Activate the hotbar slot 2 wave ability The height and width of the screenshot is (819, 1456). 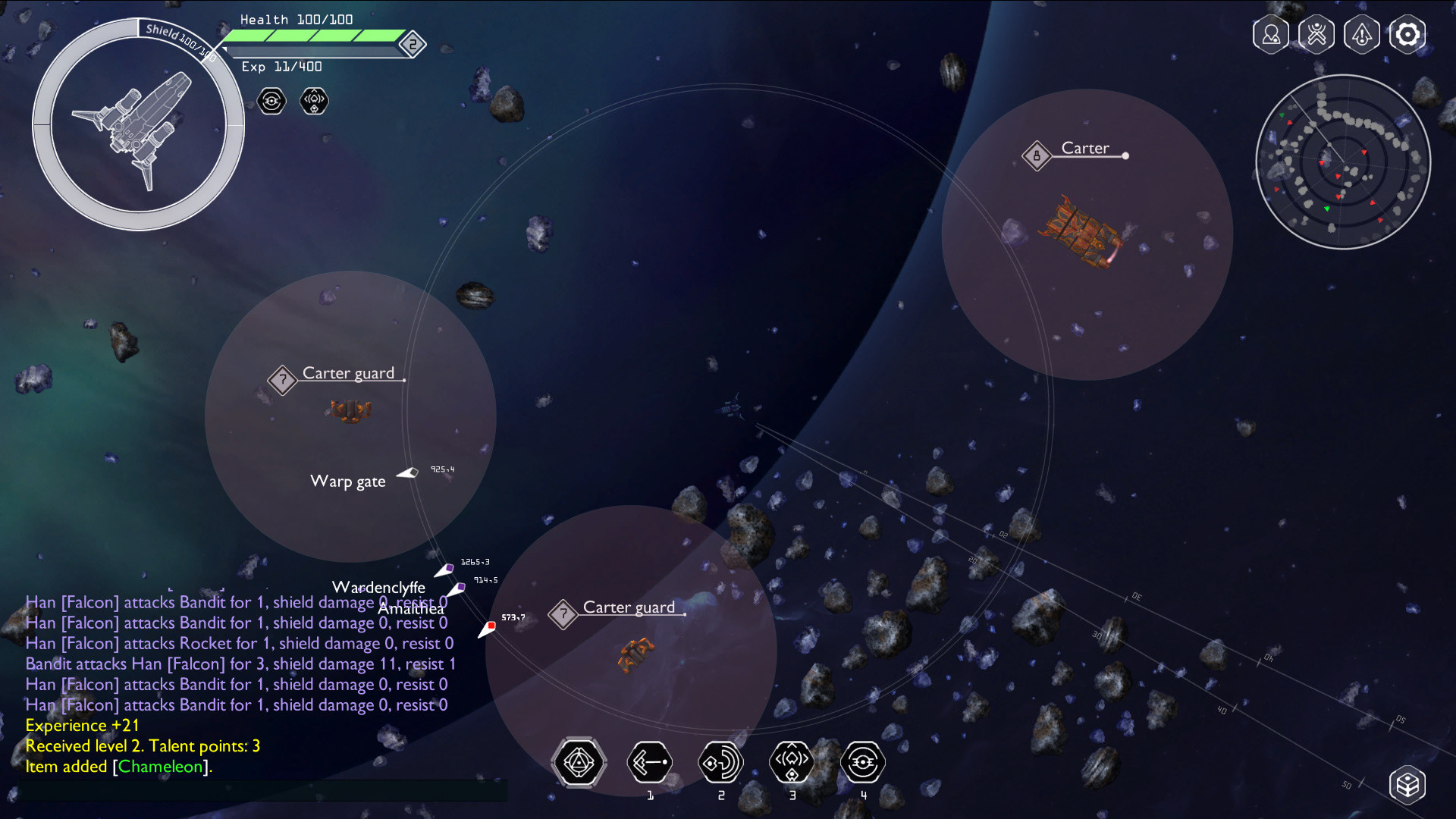coord(720,762)
